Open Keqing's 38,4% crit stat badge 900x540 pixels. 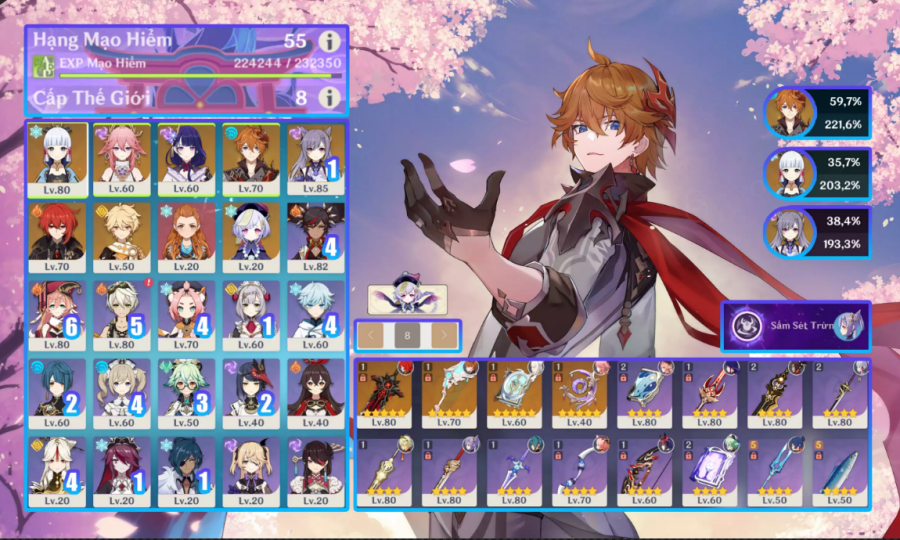pos(818,234)
